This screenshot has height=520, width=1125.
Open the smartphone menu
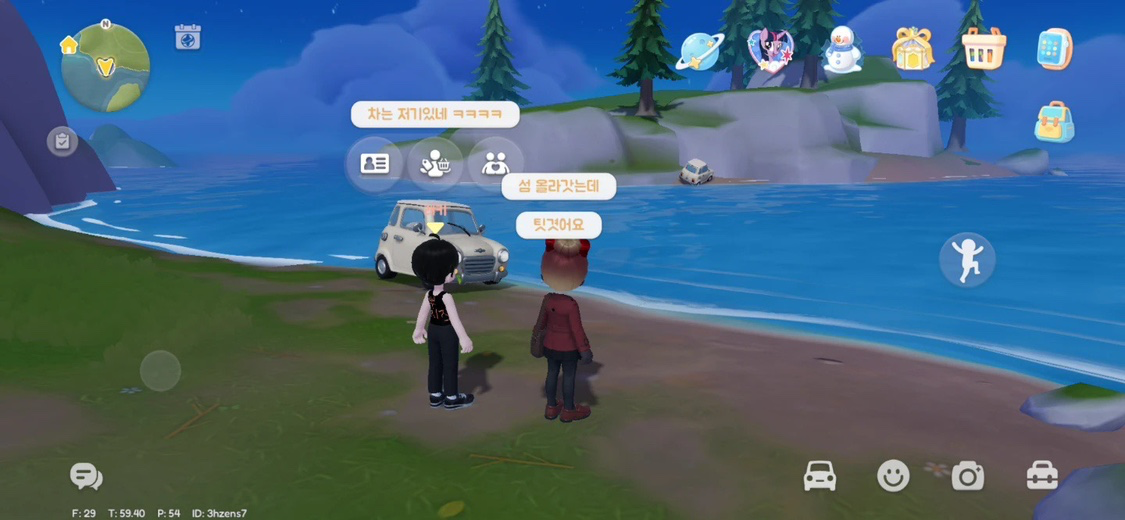1054,49
